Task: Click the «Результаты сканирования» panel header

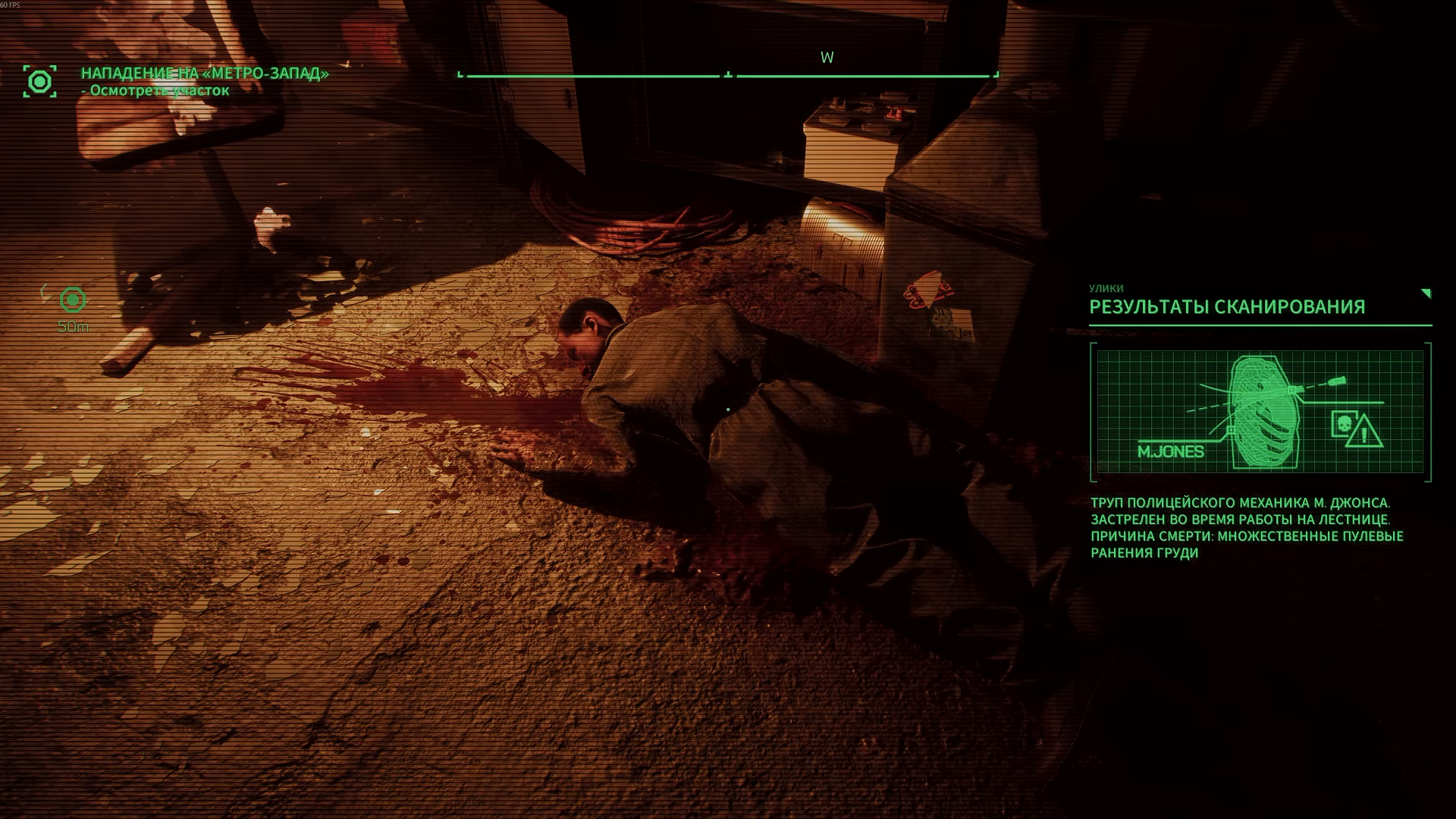Action: [x=1227, y=307]
